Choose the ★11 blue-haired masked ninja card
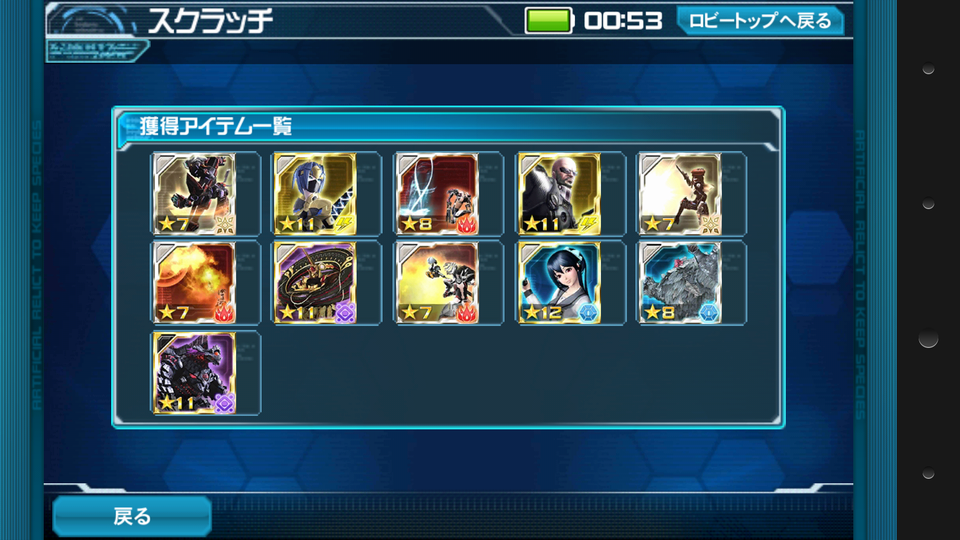Image resolution: width=960 pixels, height=540 pixels. (315, 194)
